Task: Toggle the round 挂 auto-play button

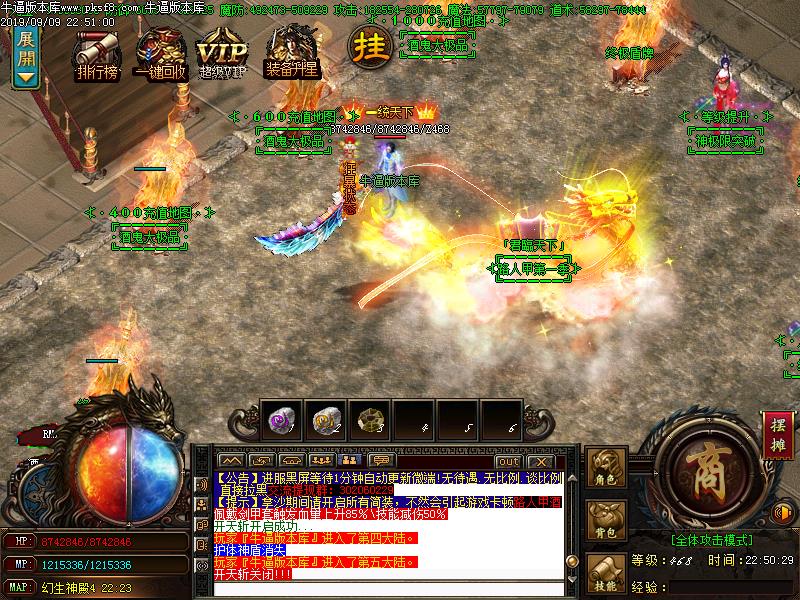Action: 368,45
